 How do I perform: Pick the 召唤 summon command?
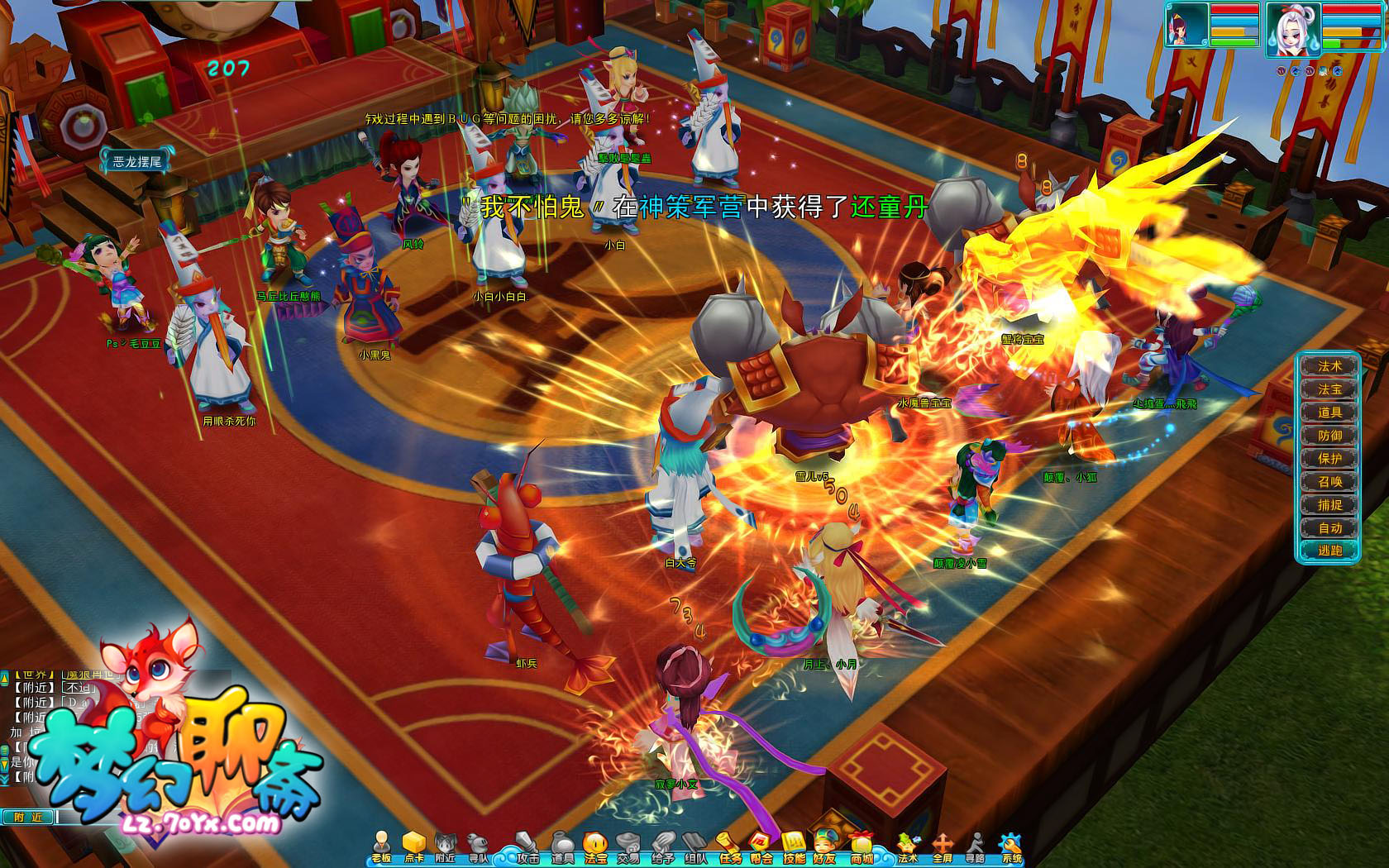[x=1329, y=482]
